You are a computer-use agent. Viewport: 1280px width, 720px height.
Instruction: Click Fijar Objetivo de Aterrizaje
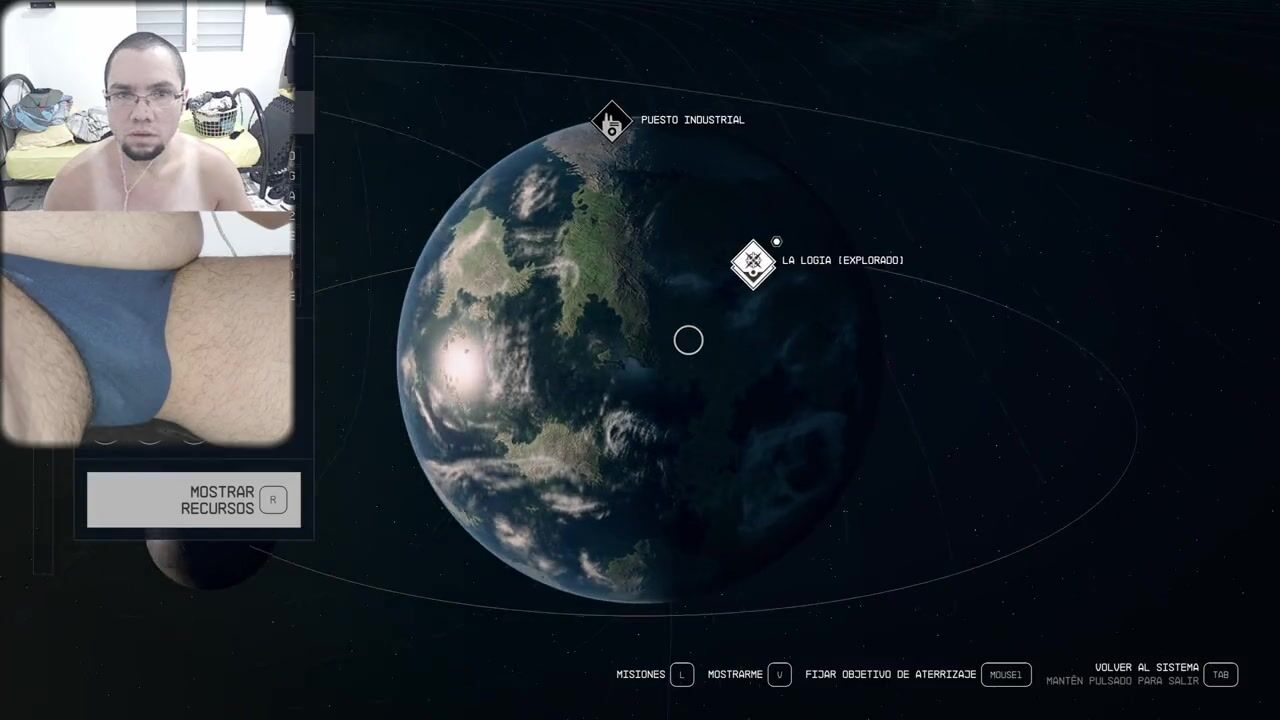pos(917,675)
